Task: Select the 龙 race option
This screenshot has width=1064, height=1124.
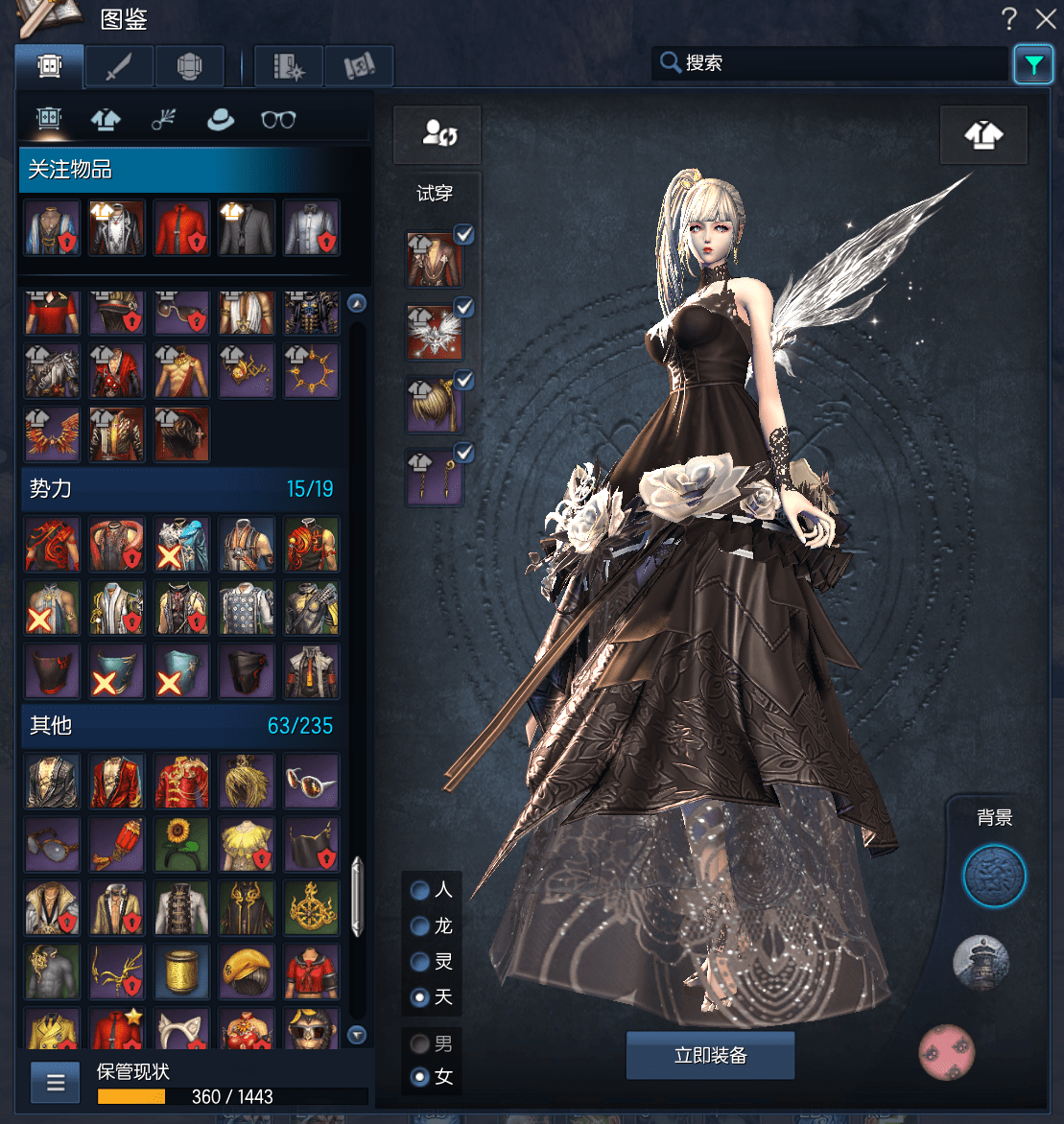Action: pos(420,926)
